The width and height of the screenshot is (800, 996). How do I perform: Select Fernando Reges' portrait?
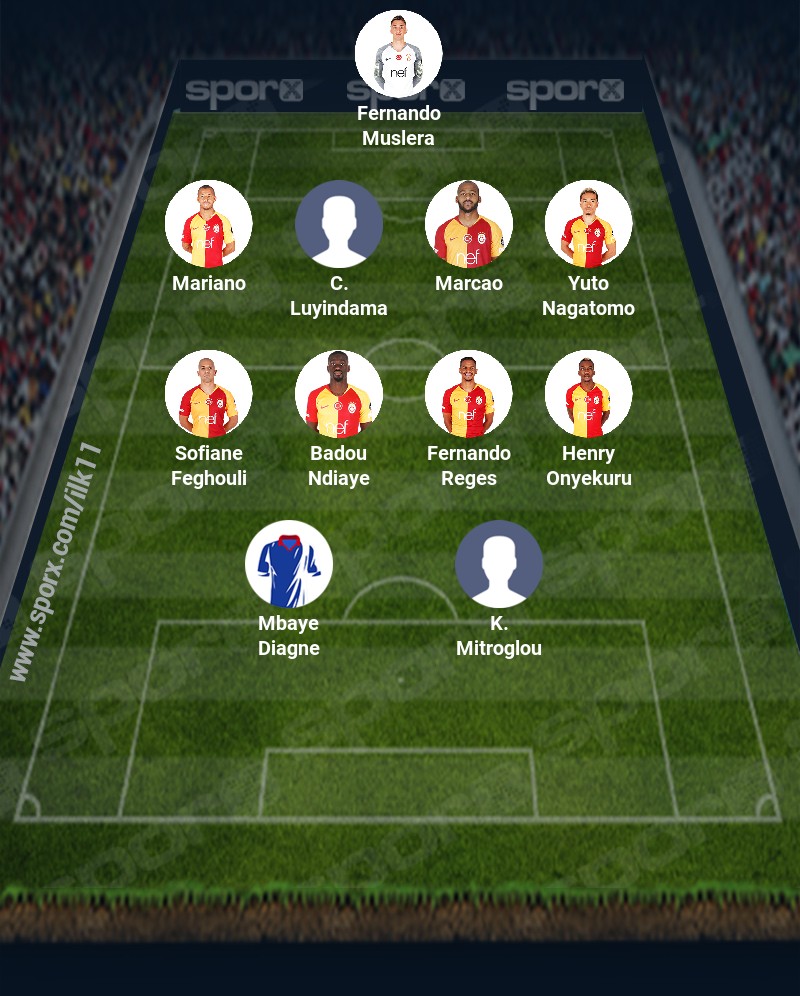[469, 394]
